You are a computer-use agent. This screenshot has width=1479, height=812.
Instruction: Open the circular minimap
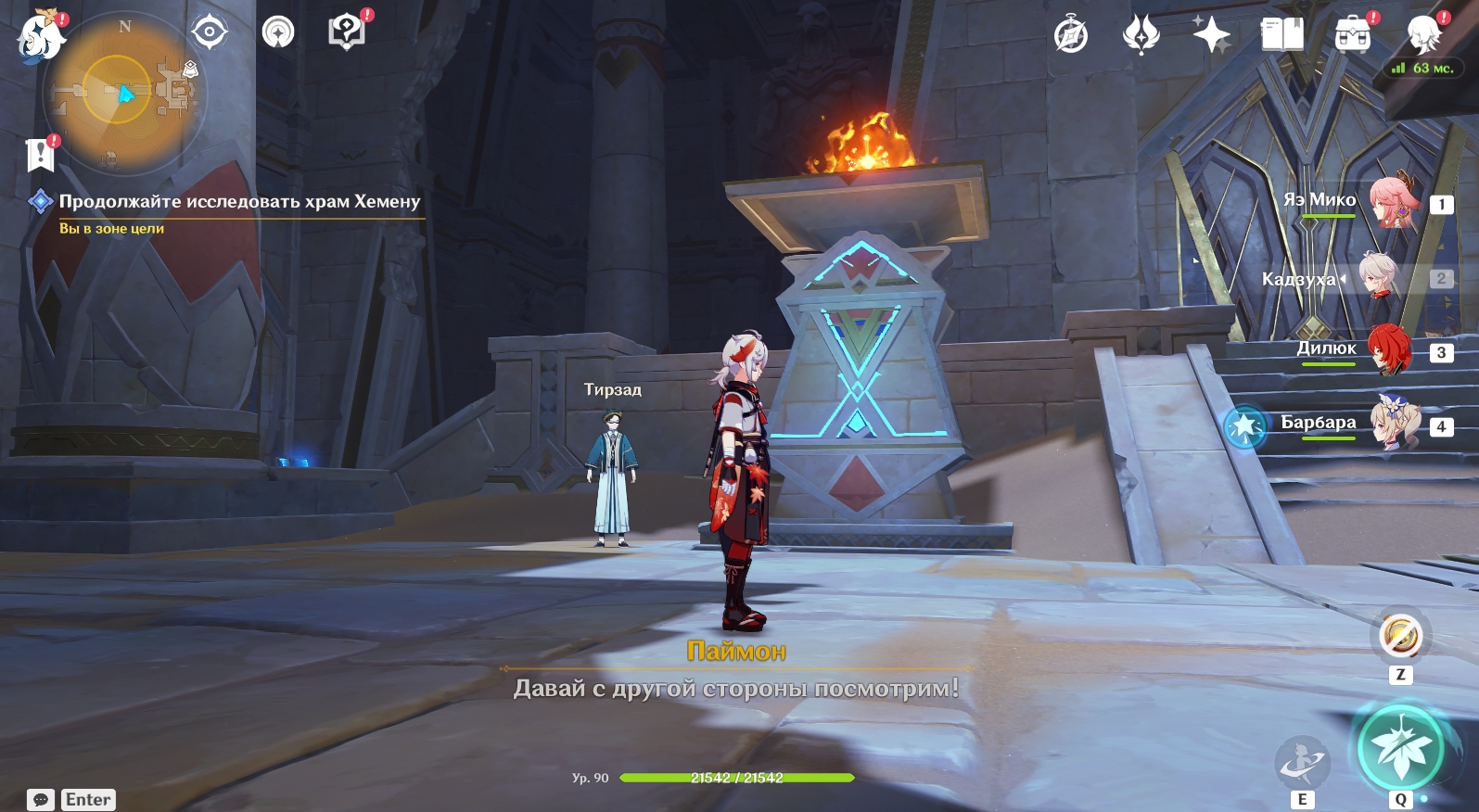[123, 92]
